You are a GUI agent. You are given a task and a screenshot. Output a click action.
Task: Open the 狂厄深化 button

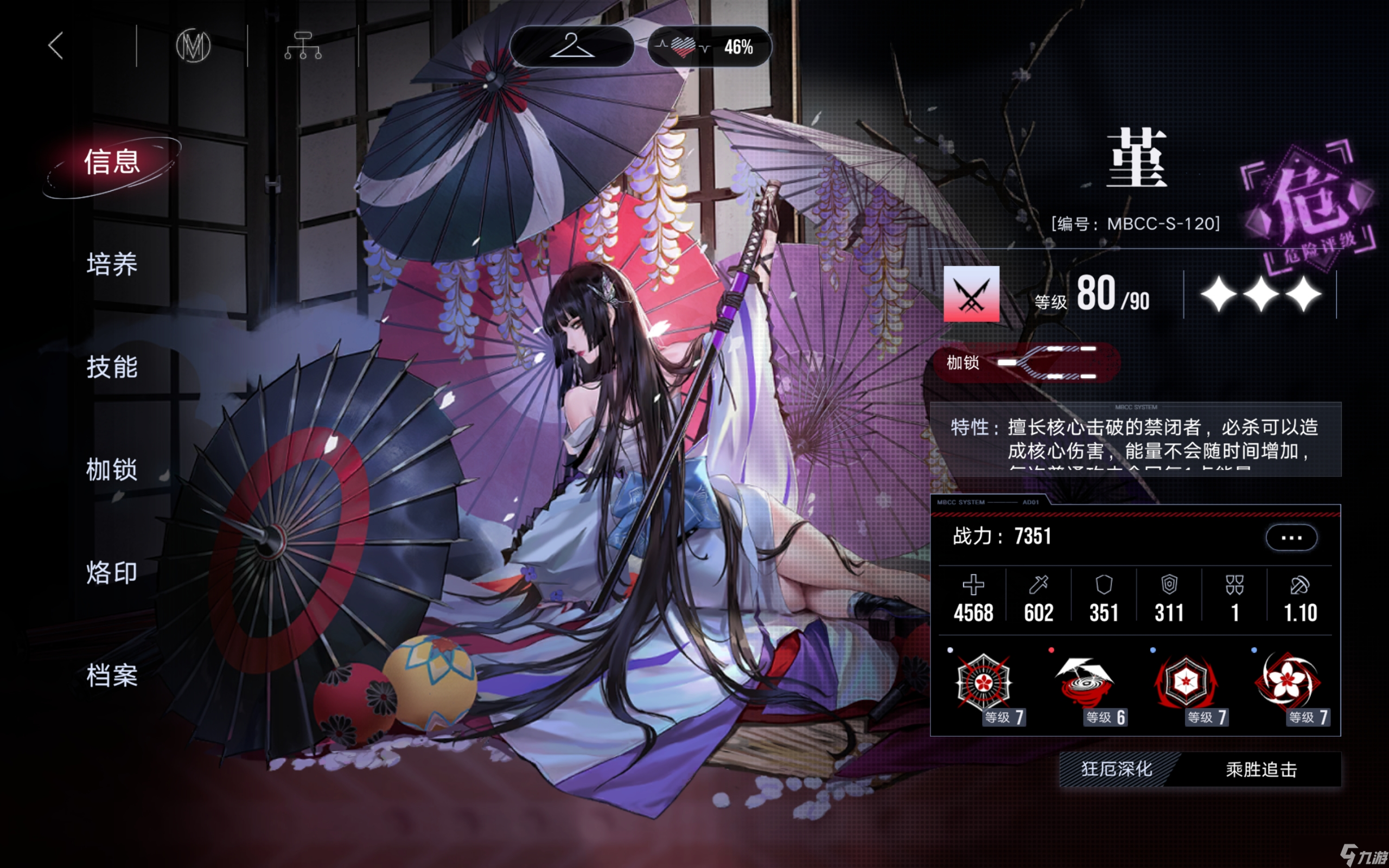(x=1117, y=769)
